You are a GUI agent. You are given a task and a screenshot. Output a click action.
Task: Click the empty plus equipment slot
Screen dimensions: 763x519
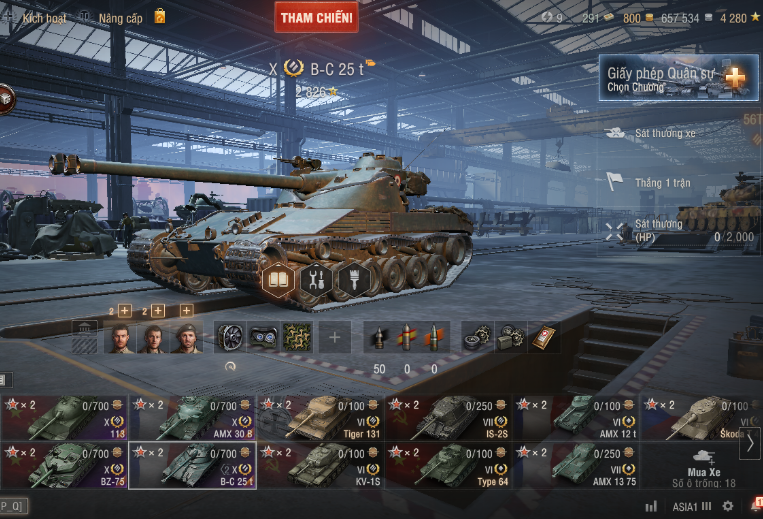(x=334, y=338)
